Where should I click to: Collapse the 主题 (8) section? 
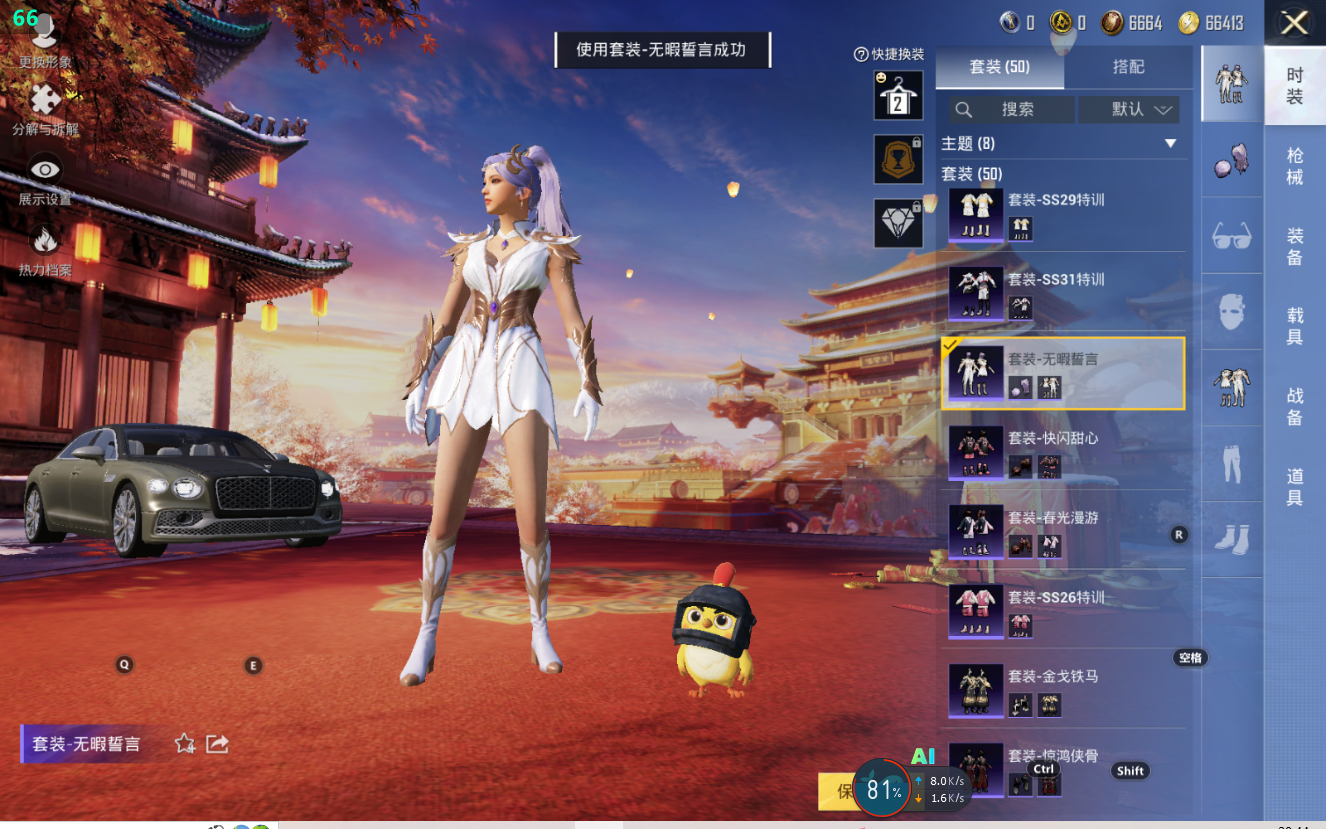[x=1171, y=144]
